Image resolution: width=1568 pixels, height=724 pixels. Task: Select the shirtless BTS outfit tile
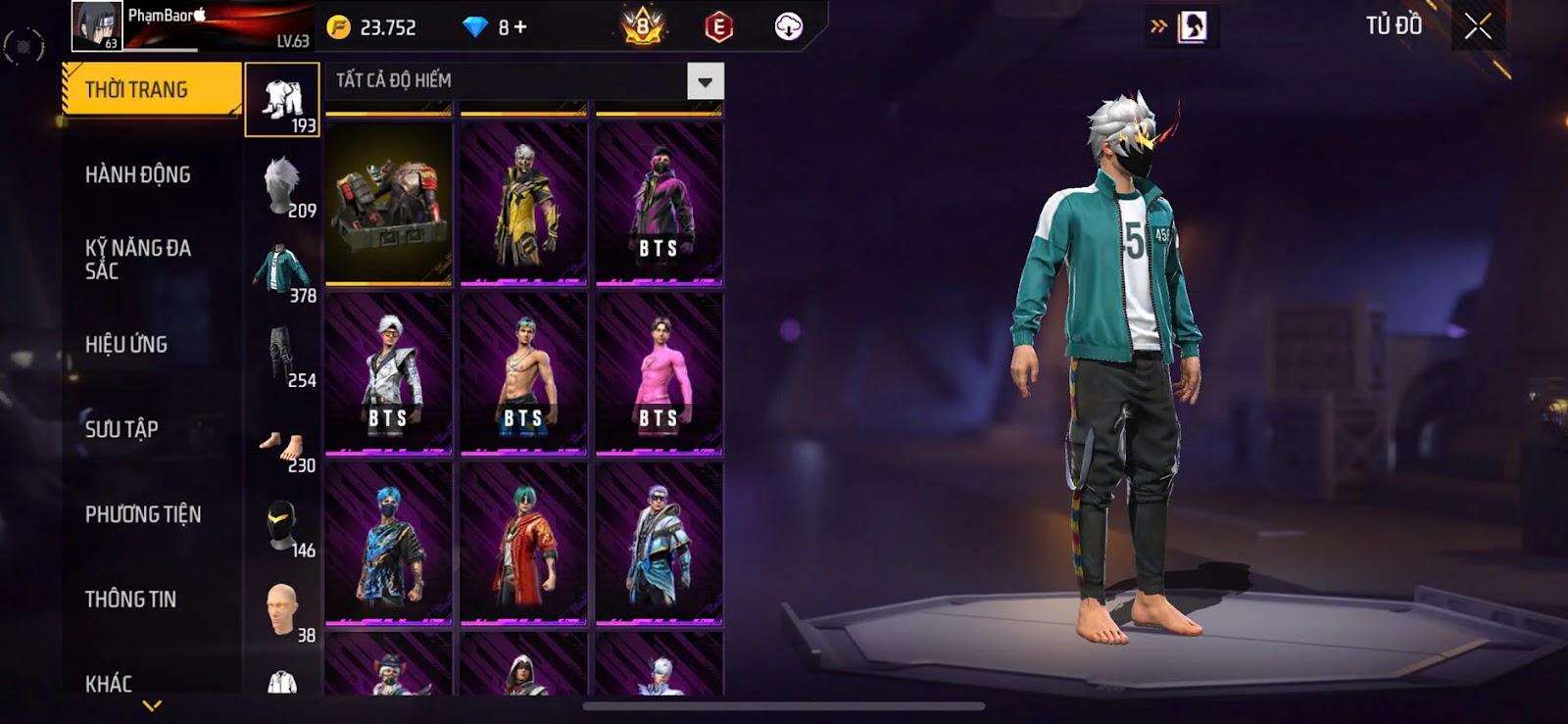tap(523, 374)
